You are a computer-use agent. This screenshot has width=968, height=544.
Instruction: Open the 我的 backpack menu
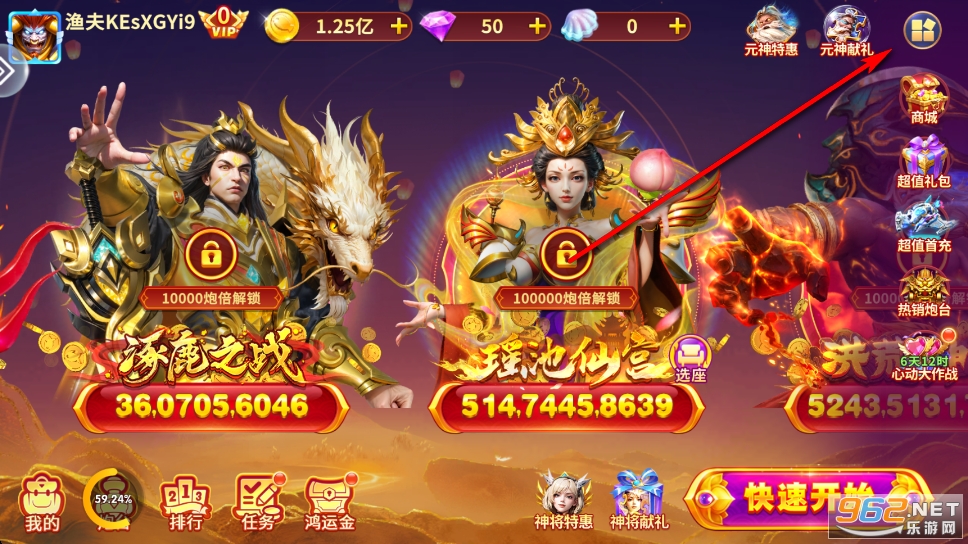pyautogui.click(x=42, y=501)
